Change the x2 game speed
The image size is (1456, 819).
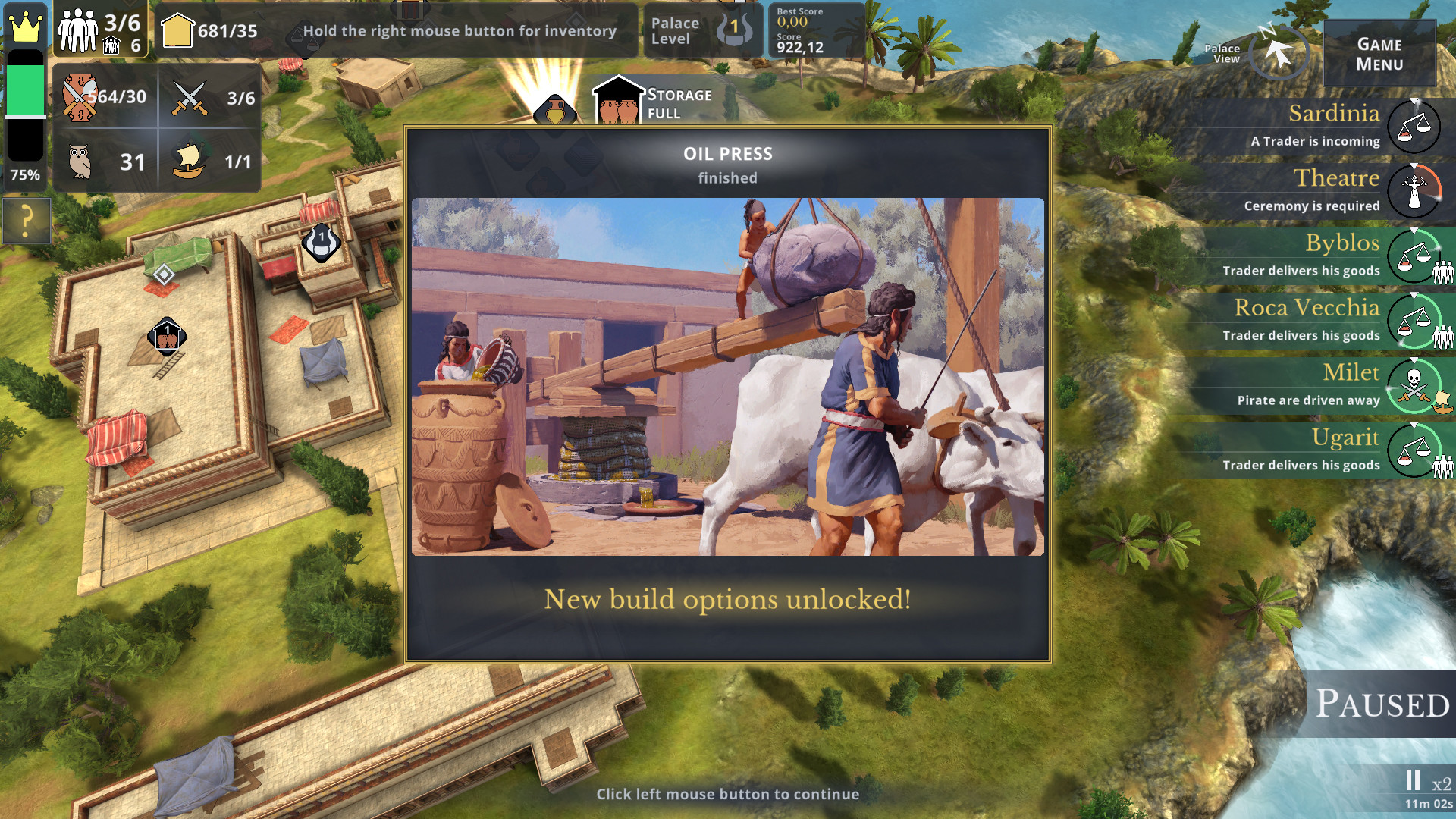tap(1442, 784)
